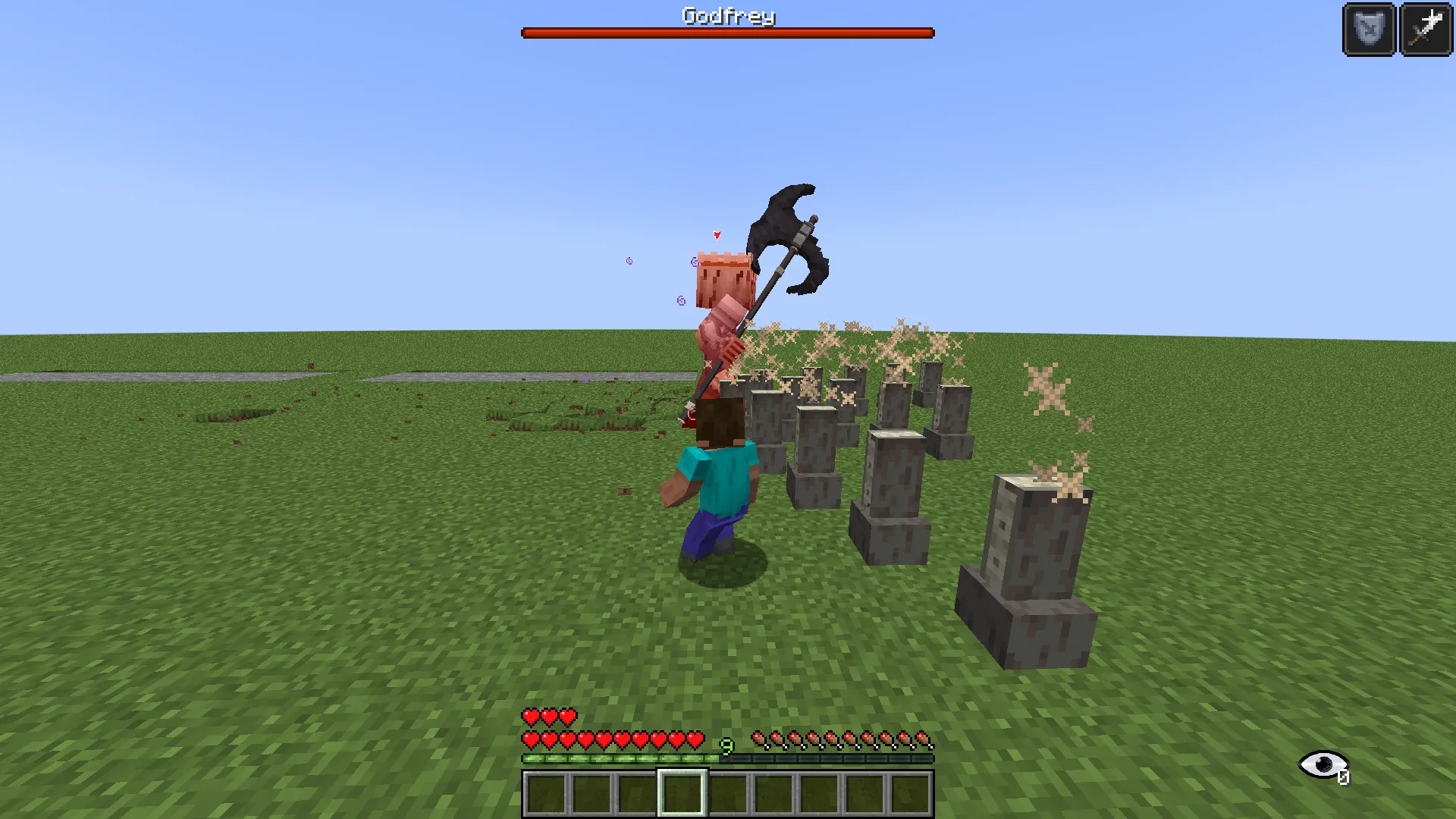Click the green number 9 beside the XP bar
The image size is (1456, 819).
(x=726, y=747)
